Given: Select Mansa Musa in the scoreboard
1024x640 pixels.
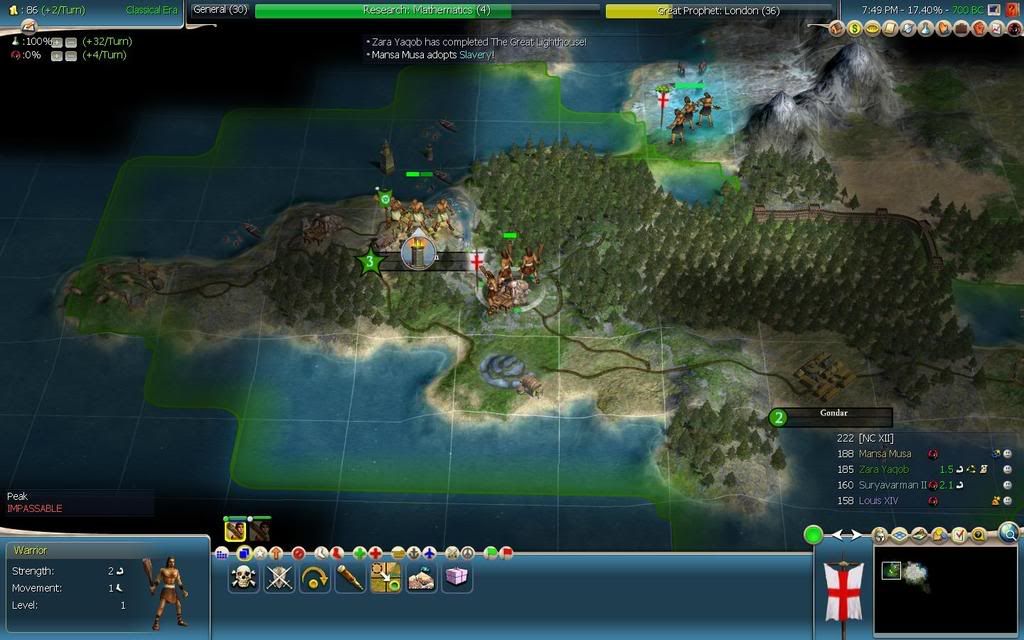Looking at the screenshot, I should tap(885, 453).
